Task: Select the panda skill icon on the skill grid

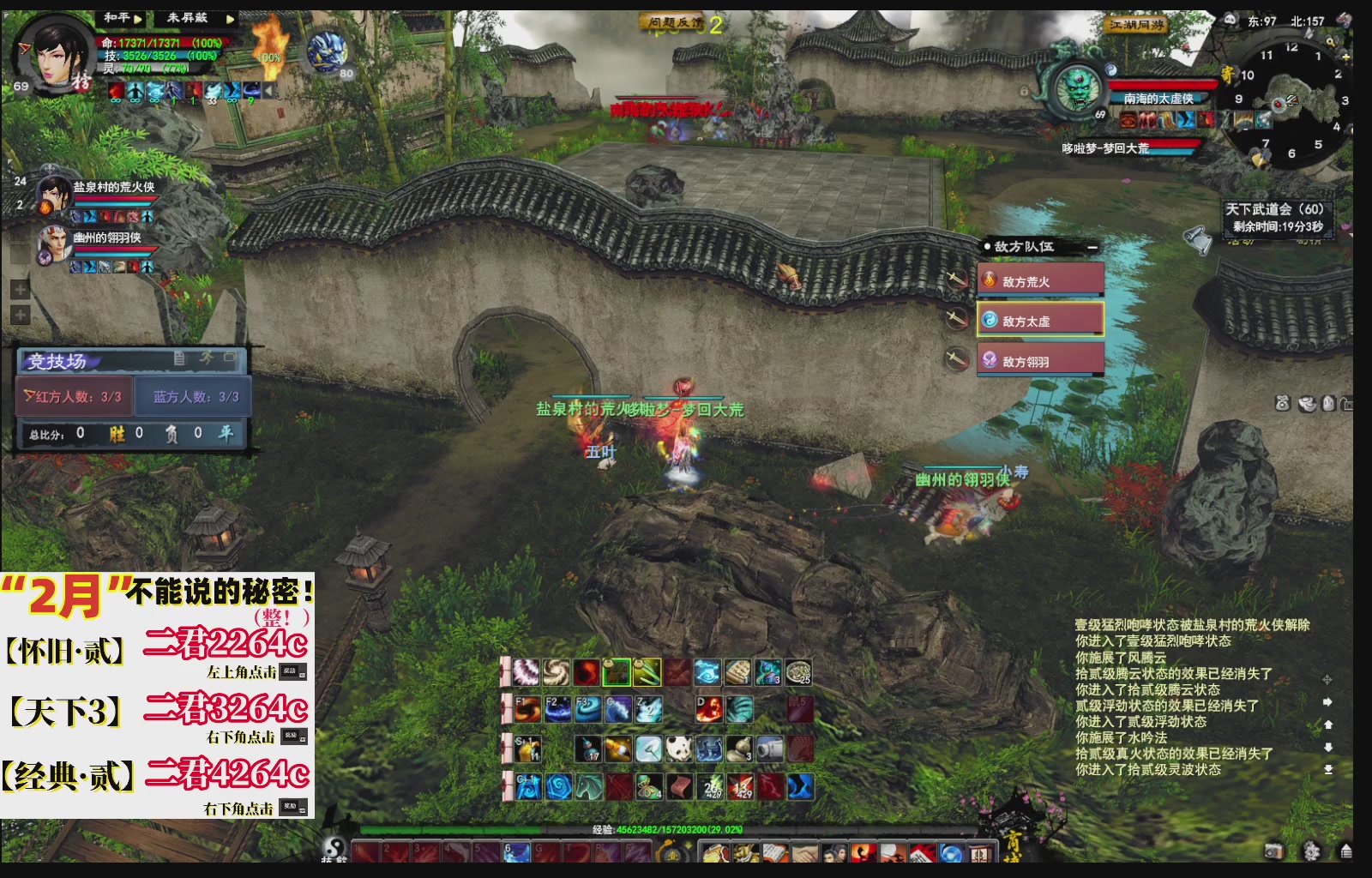Action: pyautogui.click(x=680, y=749)
